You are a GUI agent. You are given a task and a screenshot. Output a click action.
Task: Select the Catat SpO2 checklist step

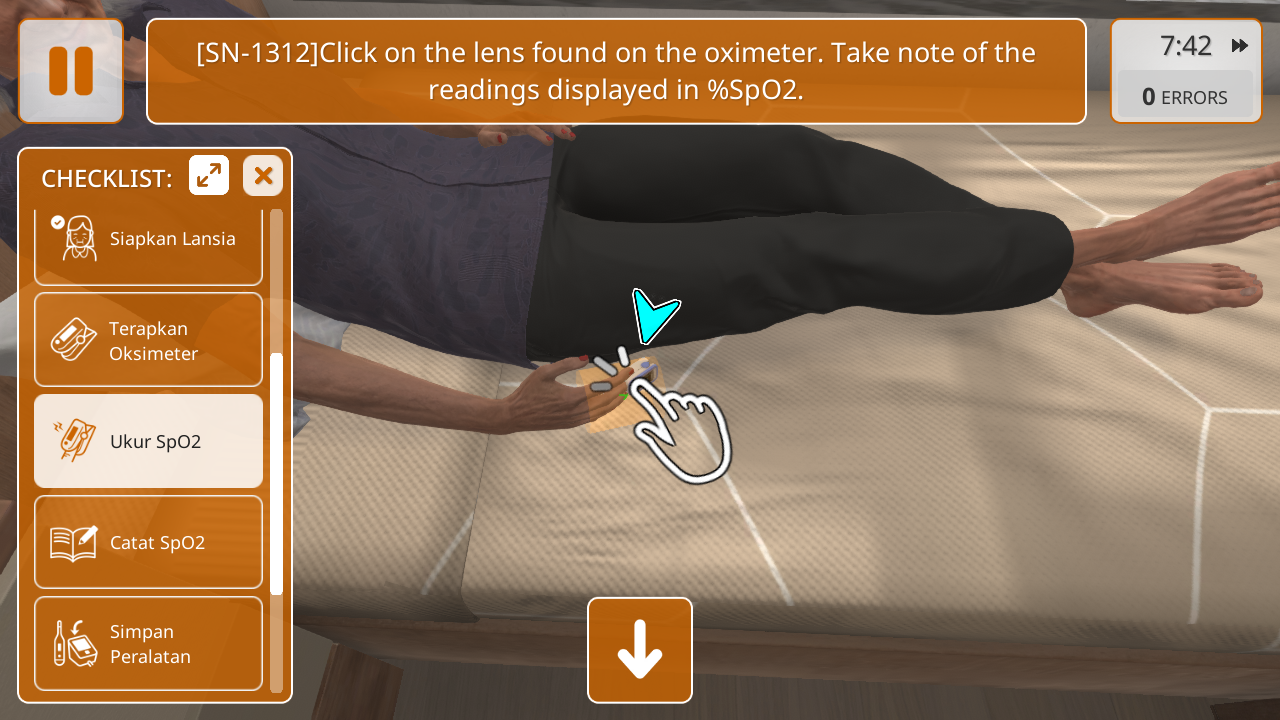(x=148, y=543)
